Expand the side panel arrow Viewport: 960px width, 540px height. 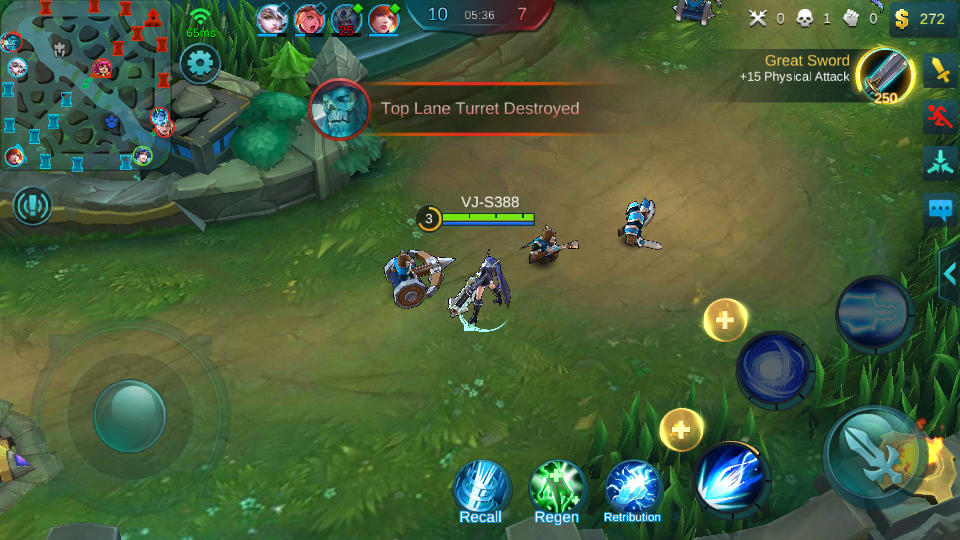point(949,273)
